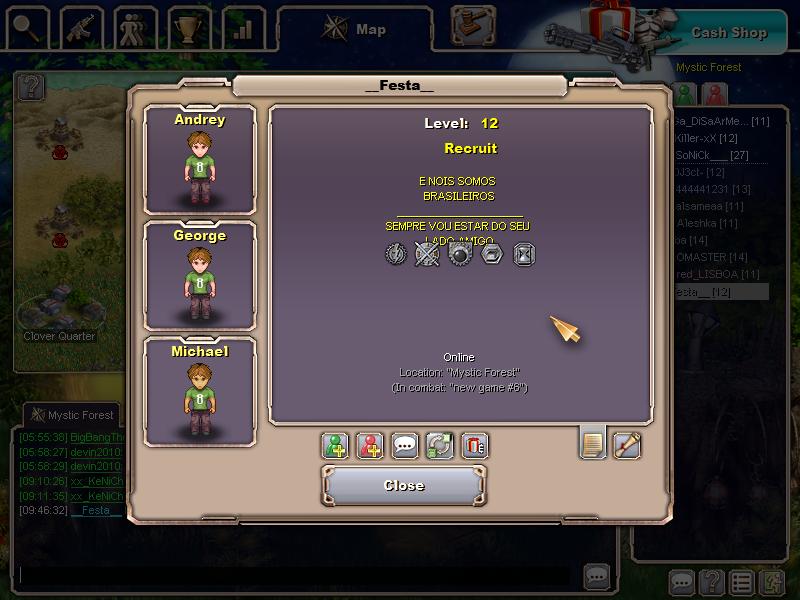Open the Cash Shop
800x600 pixels.
729,32
